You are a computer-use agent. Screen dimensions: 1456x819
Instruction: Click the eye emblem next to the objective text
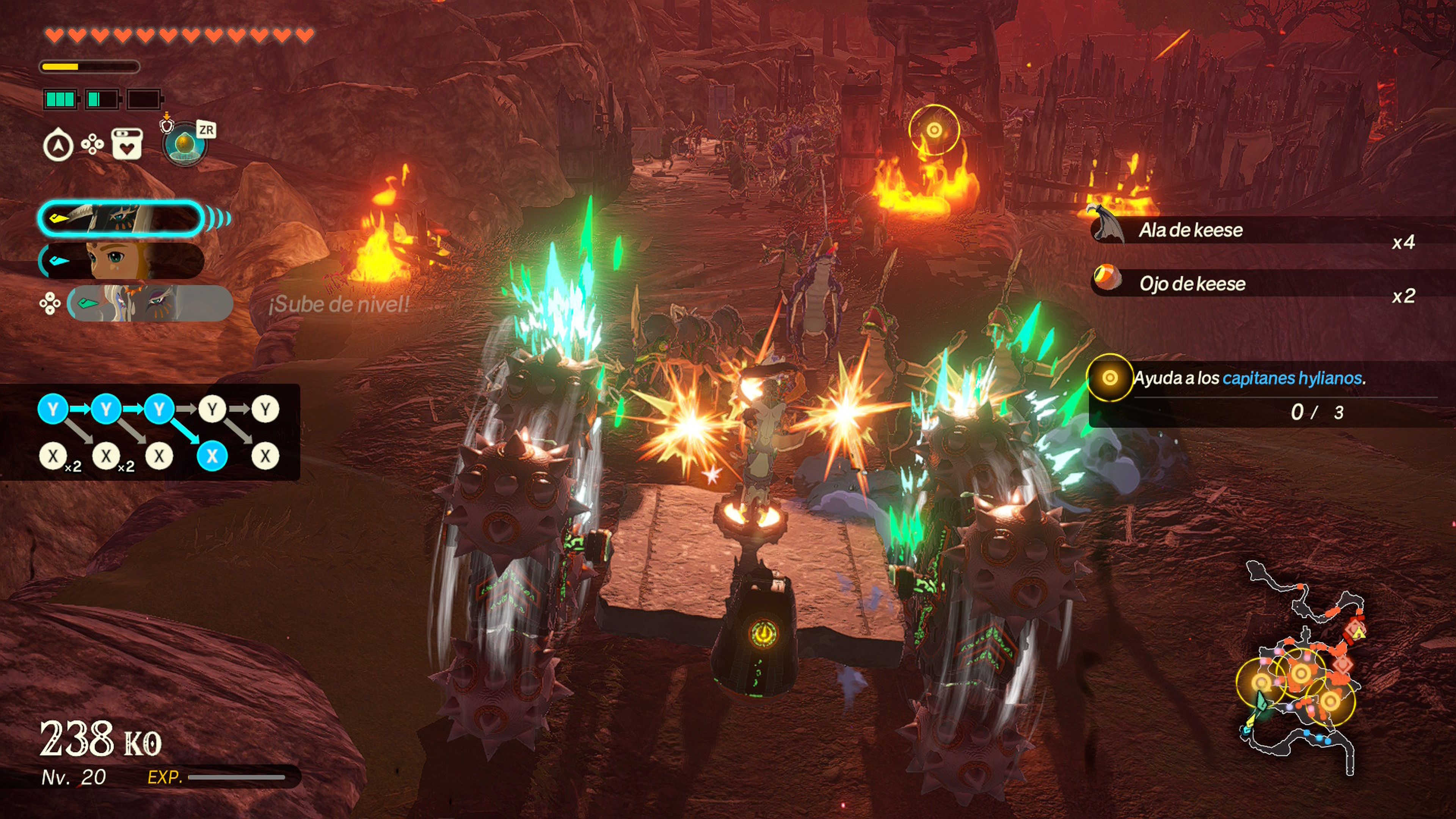click(x=1110, y=378)
